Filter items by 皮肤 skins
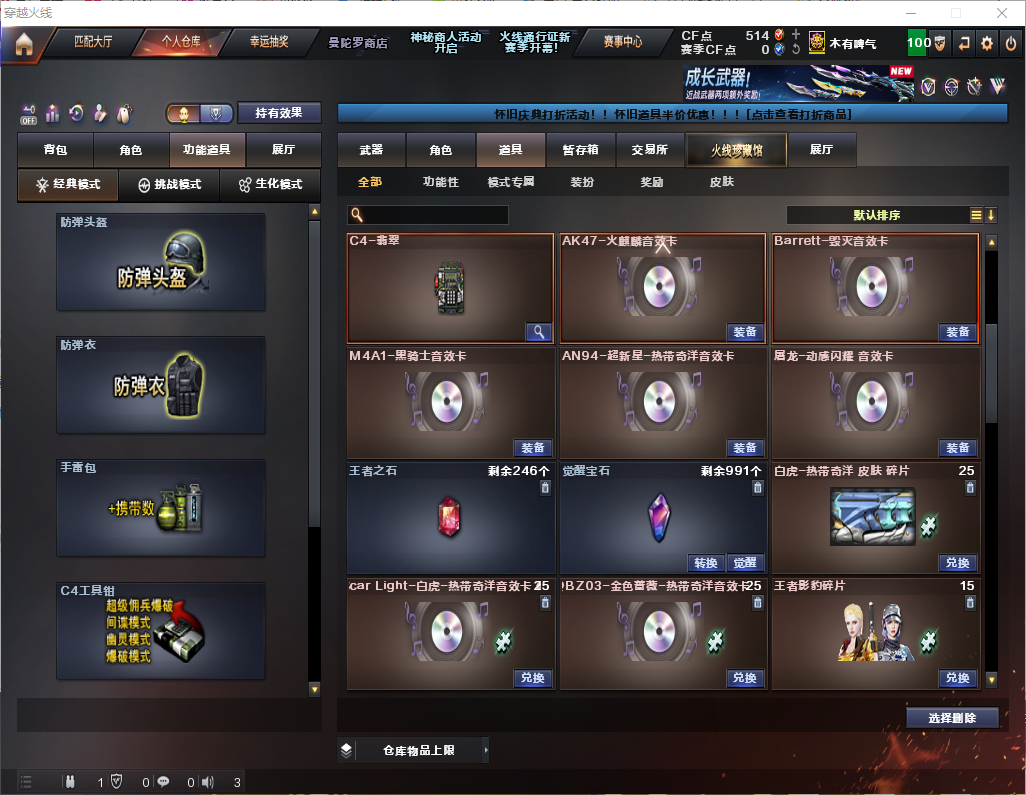This screenshot has height=795, width=1026. 721,182
